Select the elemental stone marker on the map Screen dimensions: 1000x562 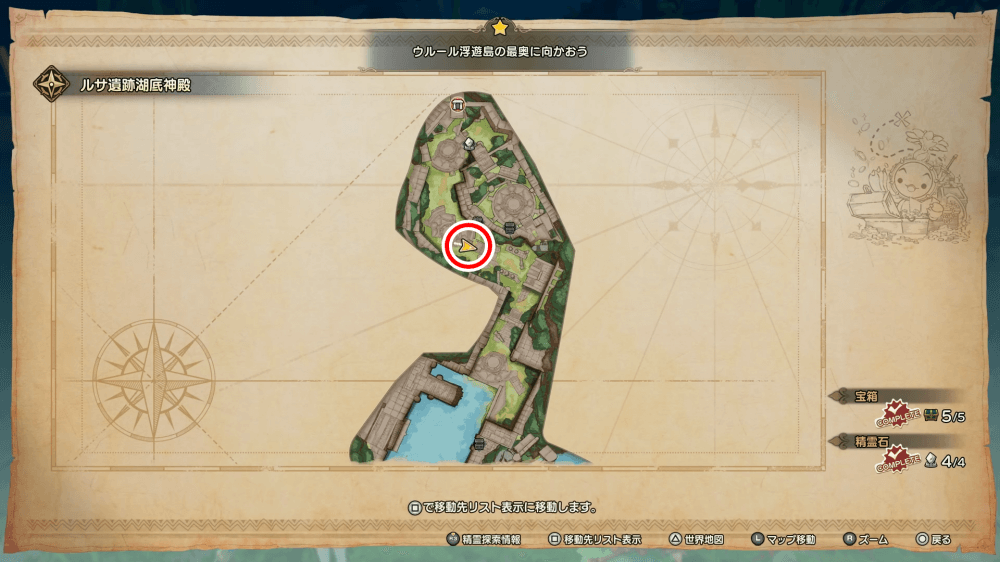point(469,144)
